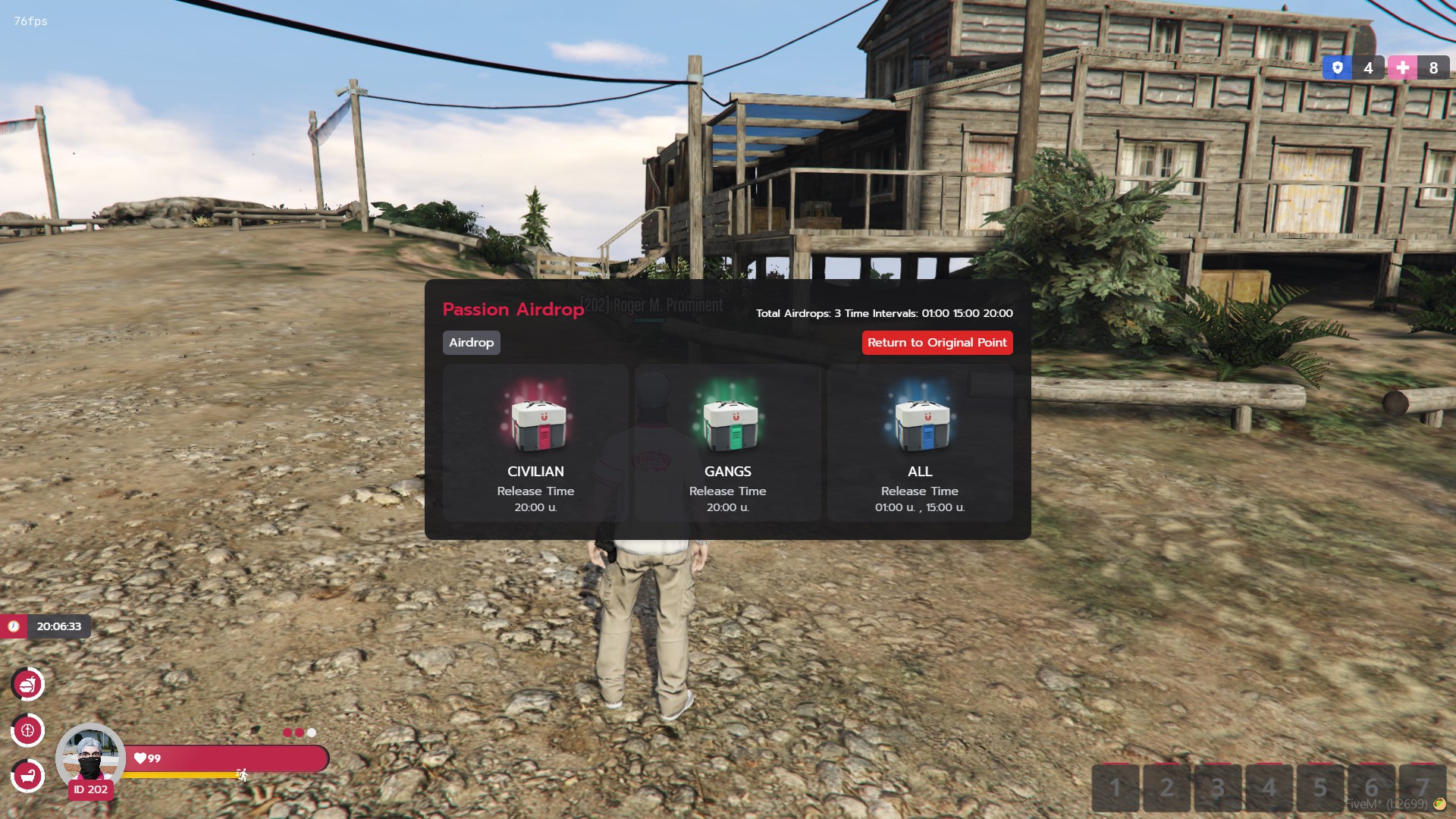Pick the ALL airdrop crate
Image resolution: width=1456 pixels, height=819 pixels.
[x=919, y=443]
